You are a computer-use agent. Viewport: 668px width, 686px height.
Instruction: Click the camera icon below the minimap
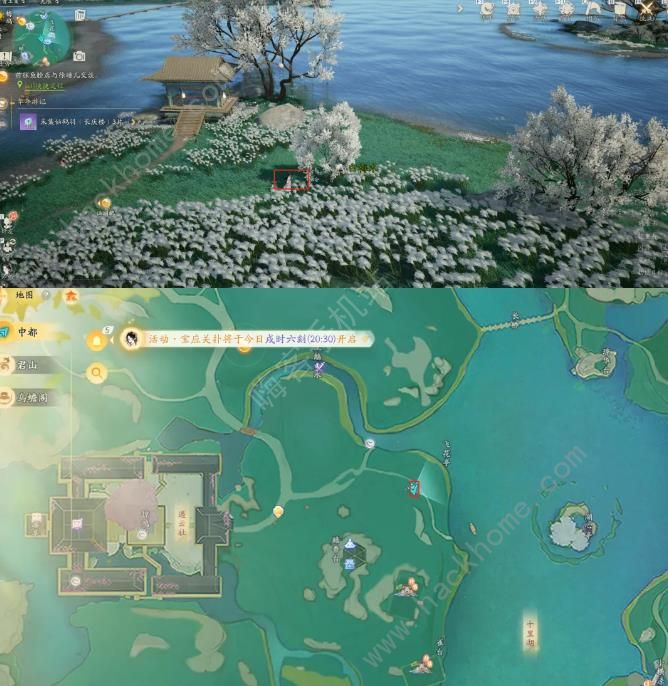pos(79,56)
